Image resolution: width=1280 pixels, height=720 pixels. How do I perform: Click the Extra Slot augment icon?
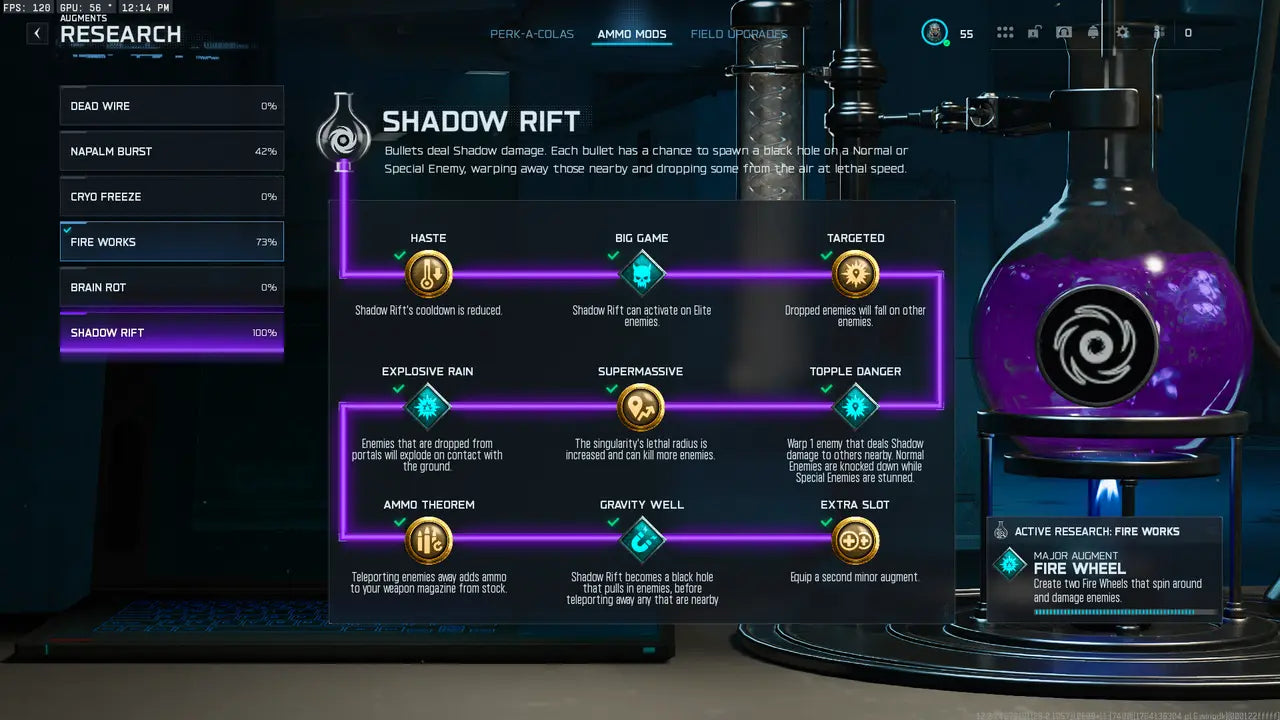click(x=855, y=540)
